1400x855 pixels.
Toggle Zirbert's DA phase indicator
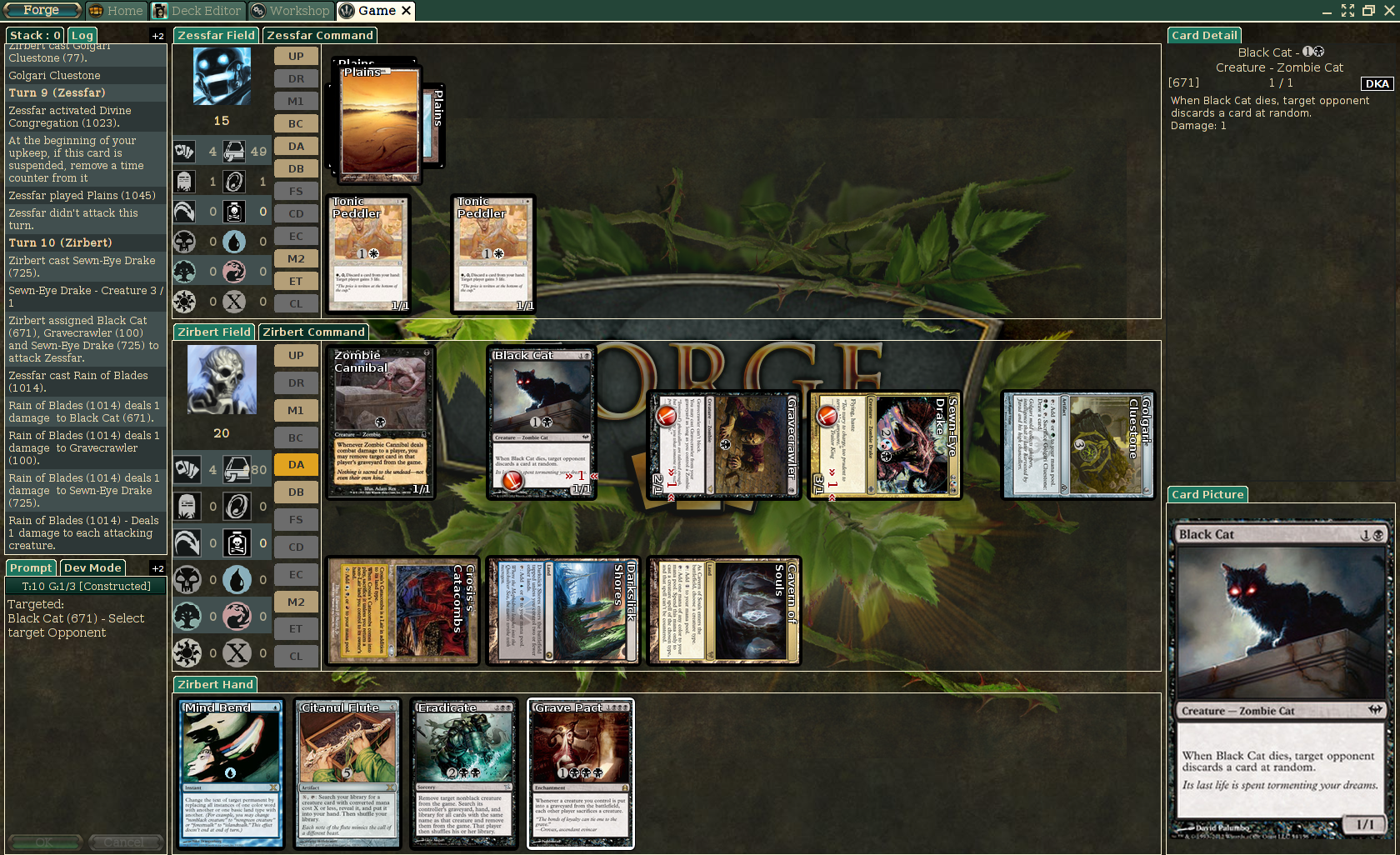point(296,464)
